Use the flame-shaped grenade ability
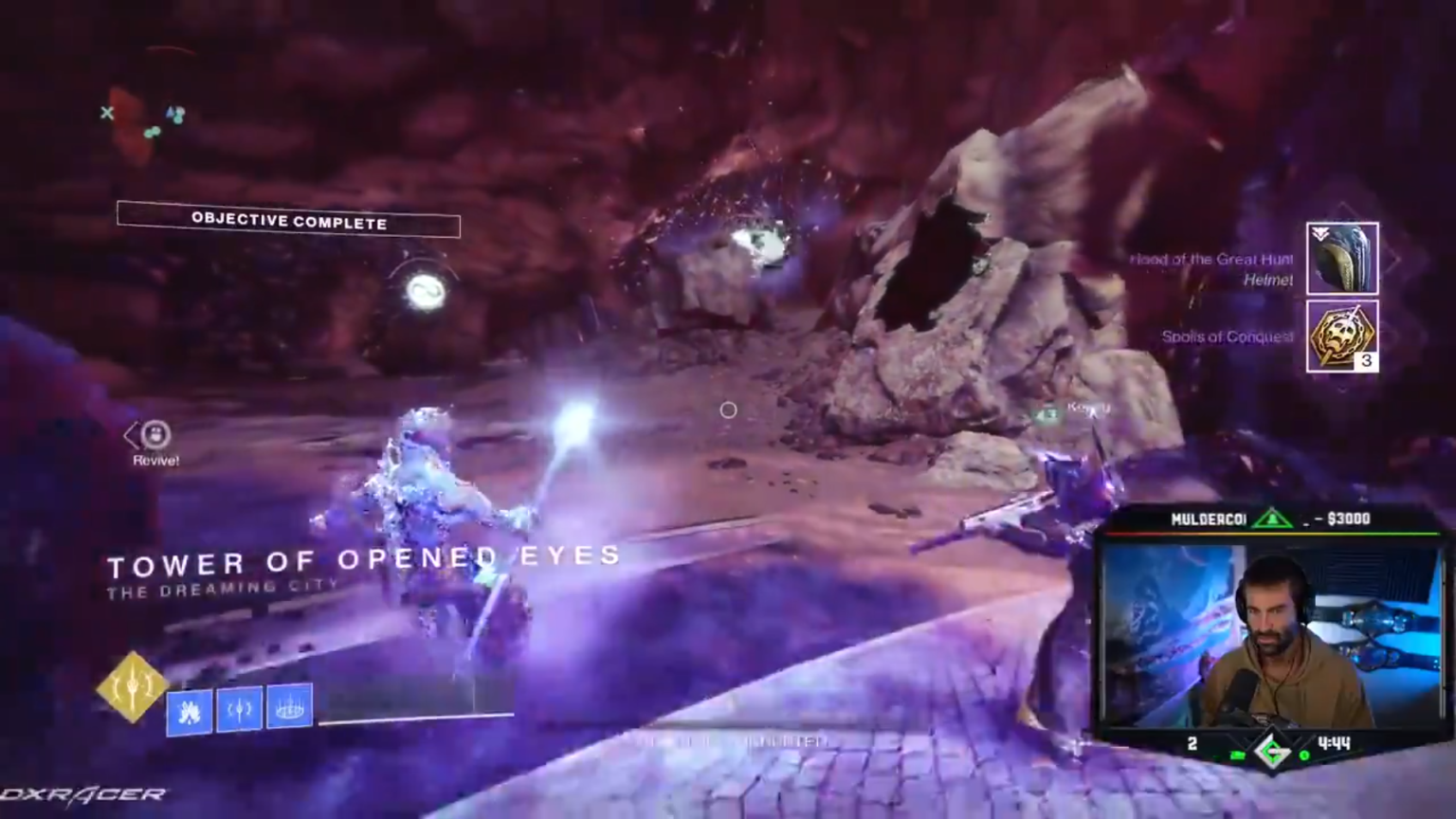Image resolution: width=1456 pixels, height=819 pixels. pyautogui.click(x=190, y=711)
